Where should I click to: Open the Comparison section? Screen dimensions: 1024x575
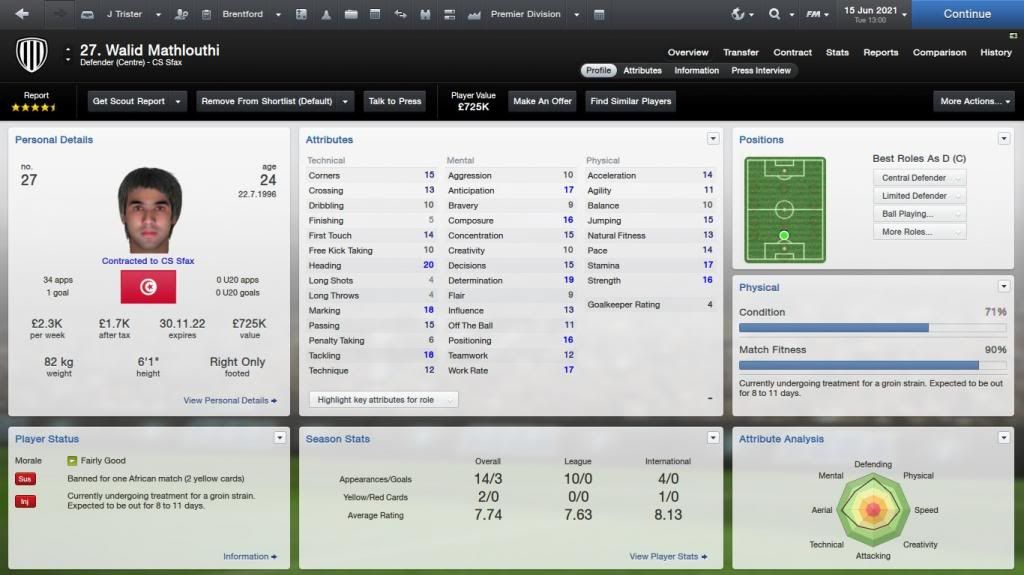pyautogui.click(x=939, y=52)
